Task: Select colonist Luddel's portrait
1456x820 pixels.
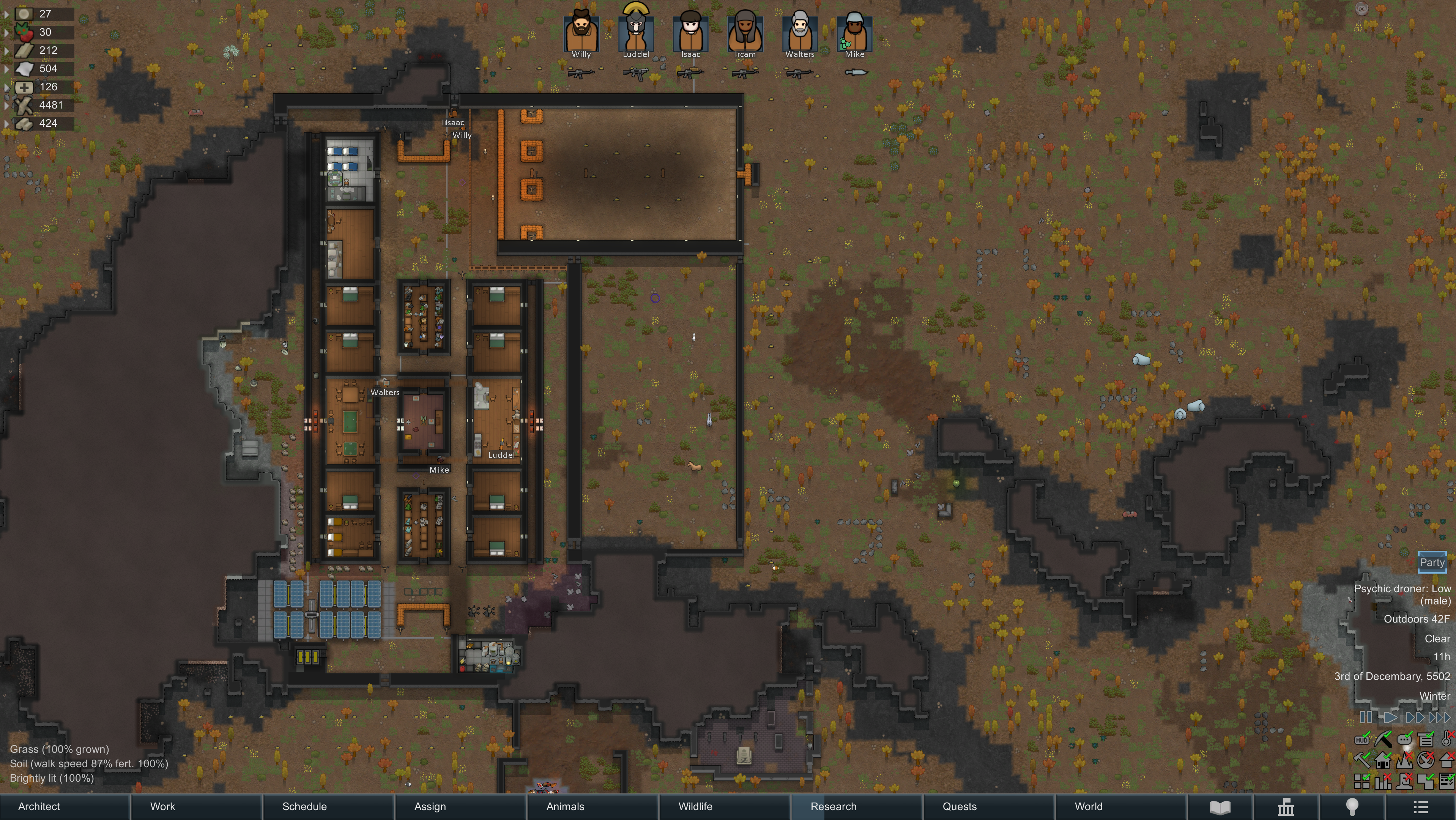Action: click(x=636, y=34)
